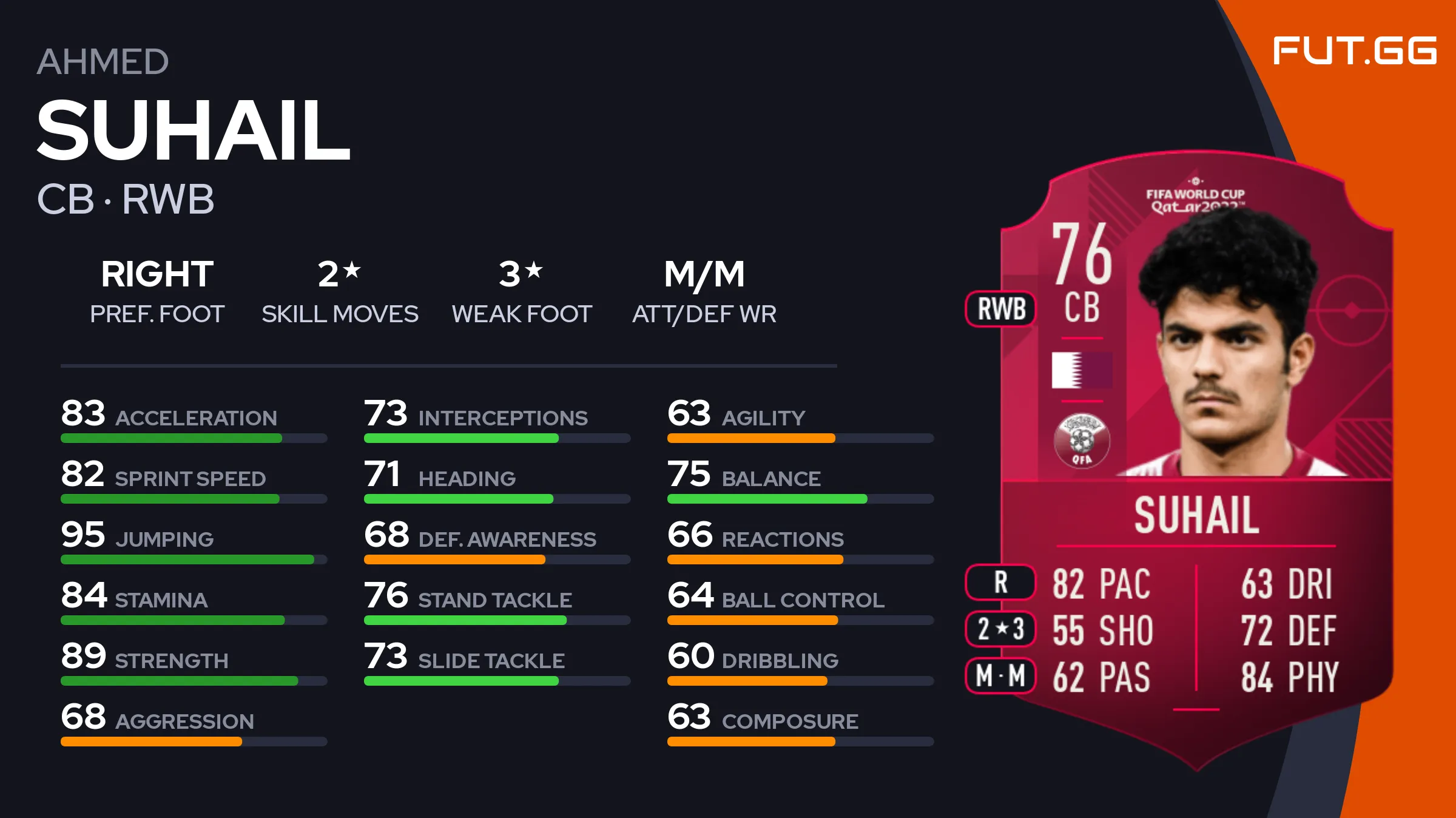Click the RWB alternate position badge
Screen dimensions: 1456x818
pos(1001,309)
